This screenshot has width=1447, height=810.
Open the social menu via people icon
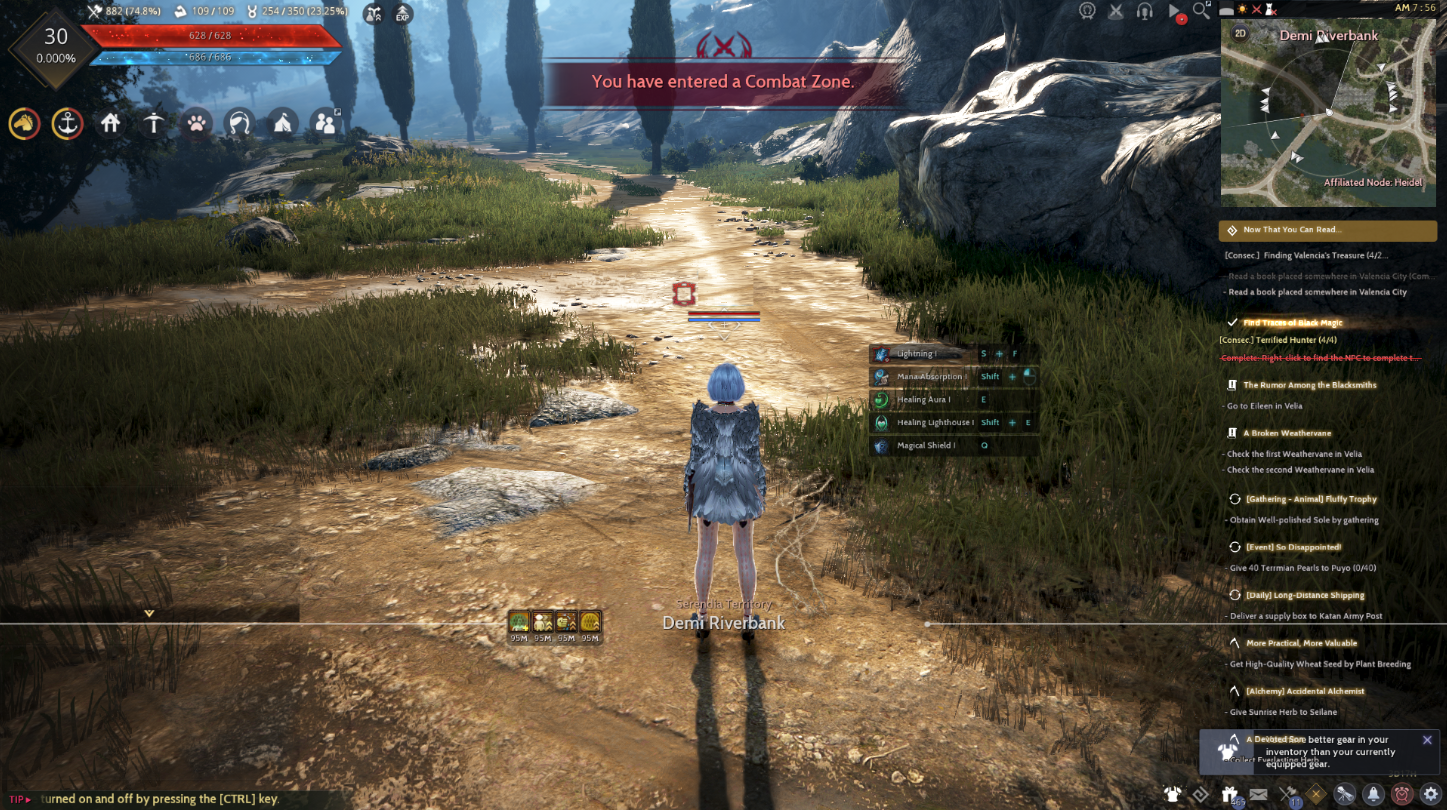pos(323,122)
